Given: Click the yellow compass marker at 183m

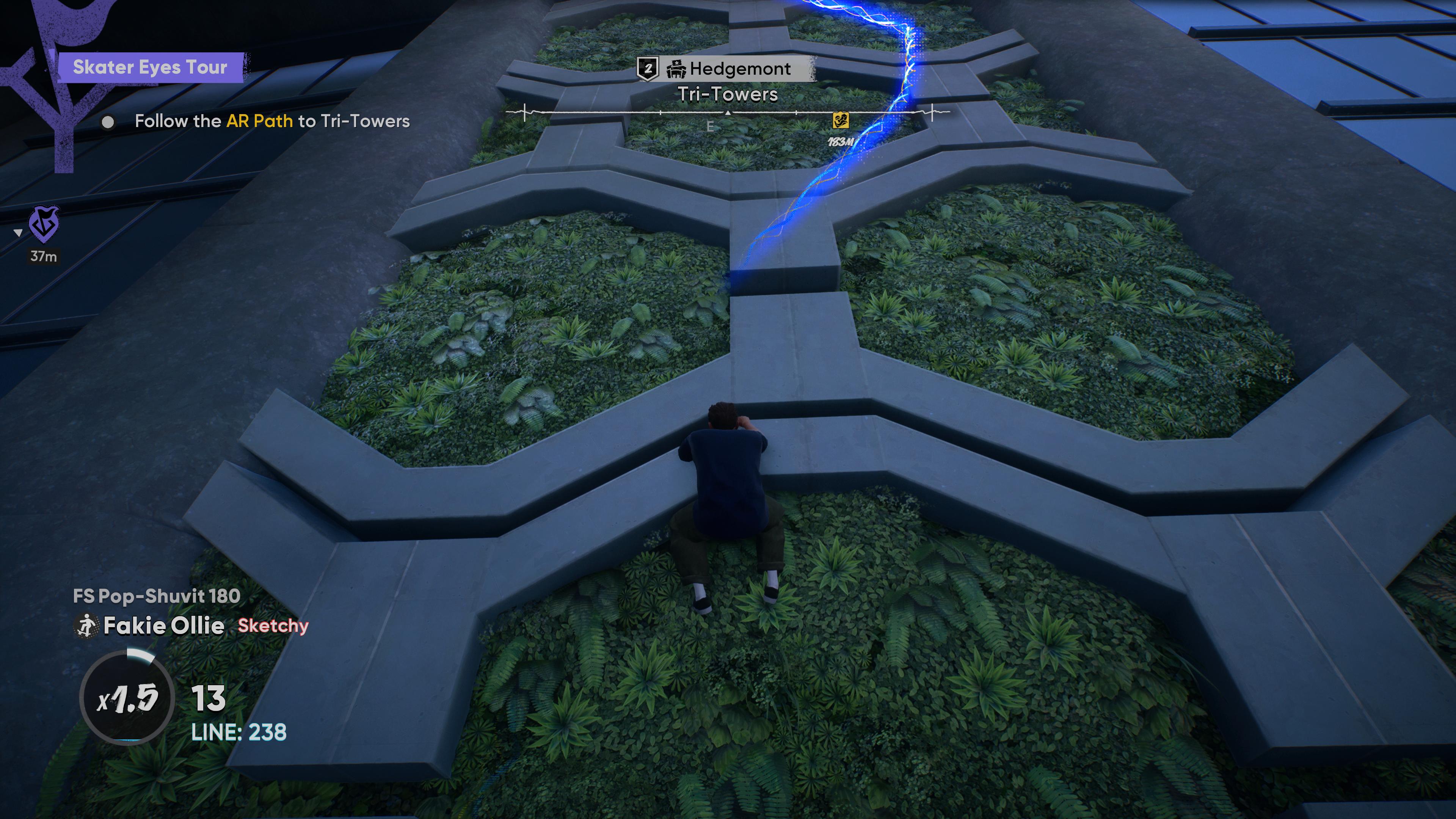Looking at the screenshot, I should (x=841, y=121).
